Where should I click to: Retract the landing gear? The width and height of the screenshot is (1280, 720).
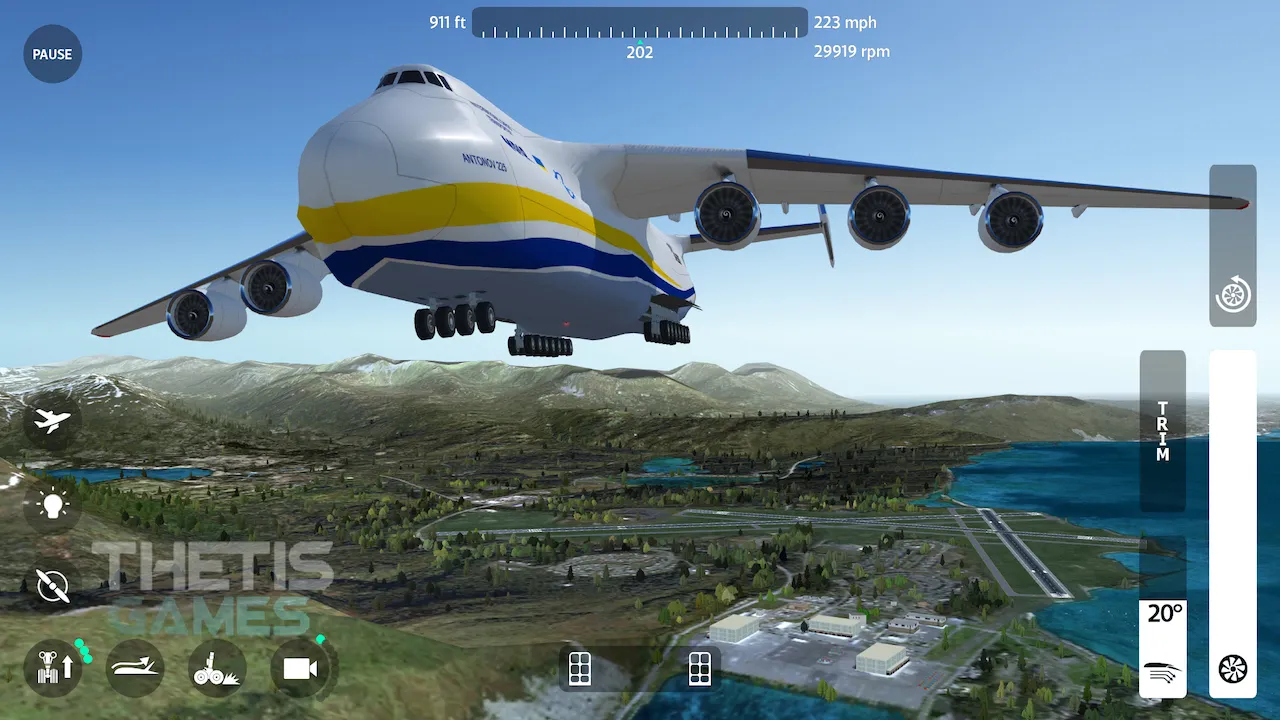click(53, 668)
